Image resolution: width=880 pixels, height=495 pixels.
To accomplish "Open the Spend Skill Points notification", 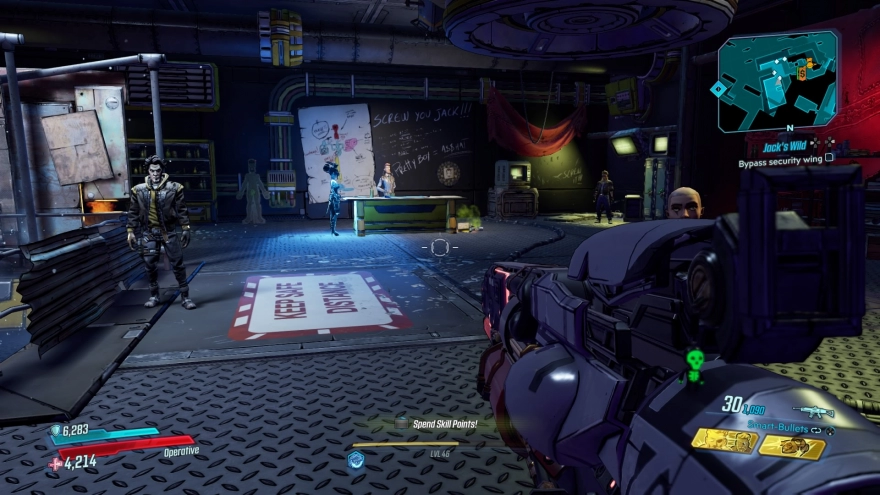I will 445,423.
